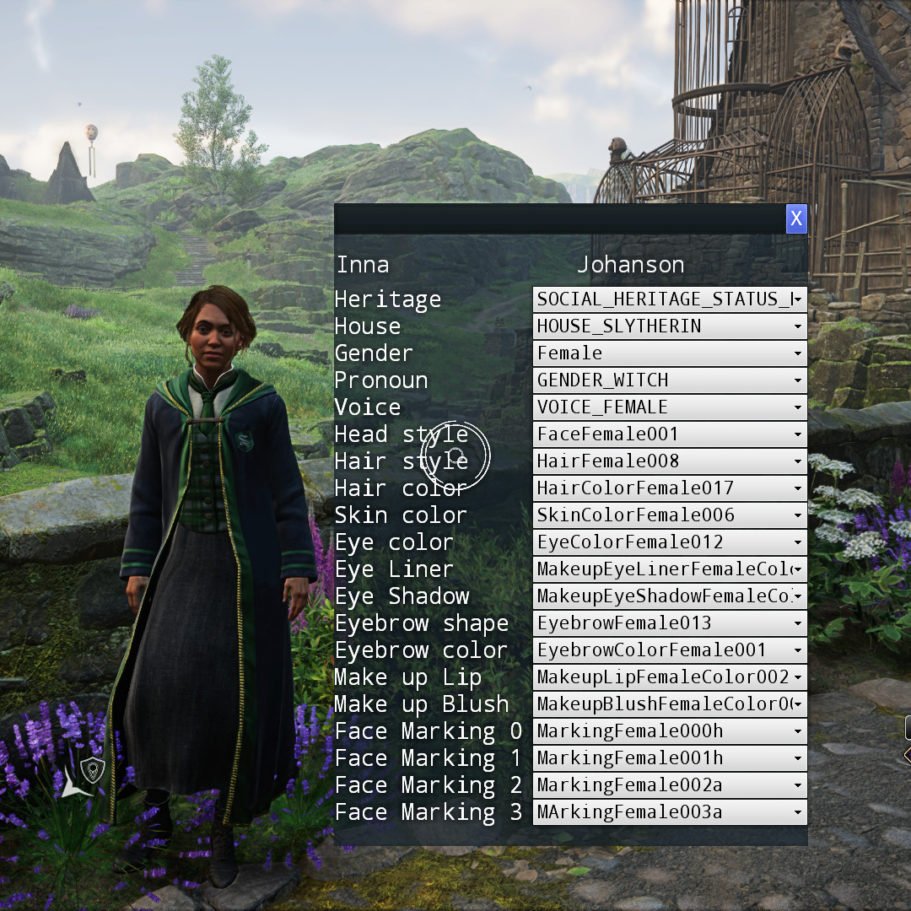The width and height of the screenshot is (911, 911).
Task: Select the Pronoun dropdown
Action: pos(669,380)
